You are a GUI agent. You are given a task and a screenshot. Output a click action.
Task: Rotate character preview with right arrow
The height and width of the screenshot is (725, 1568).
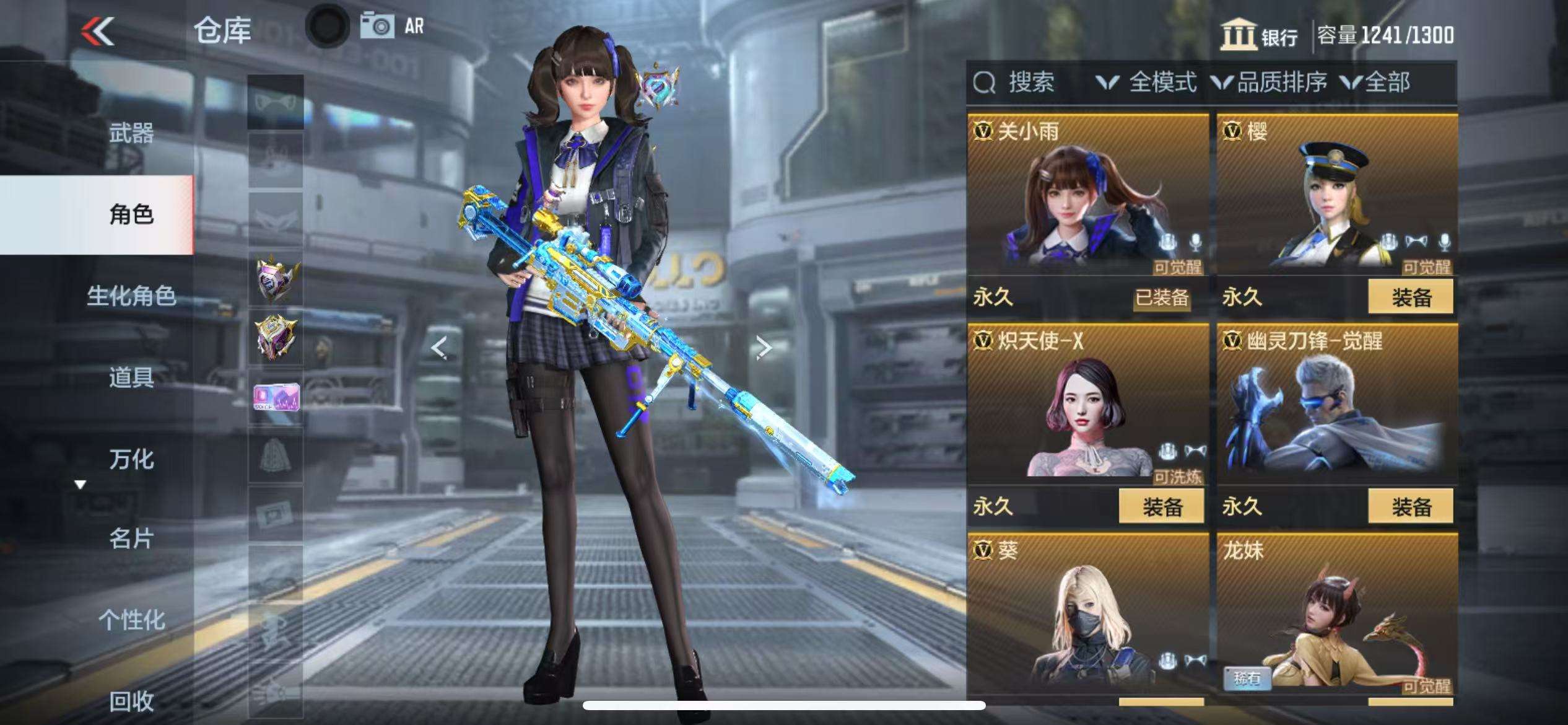(x=764, y=348)
